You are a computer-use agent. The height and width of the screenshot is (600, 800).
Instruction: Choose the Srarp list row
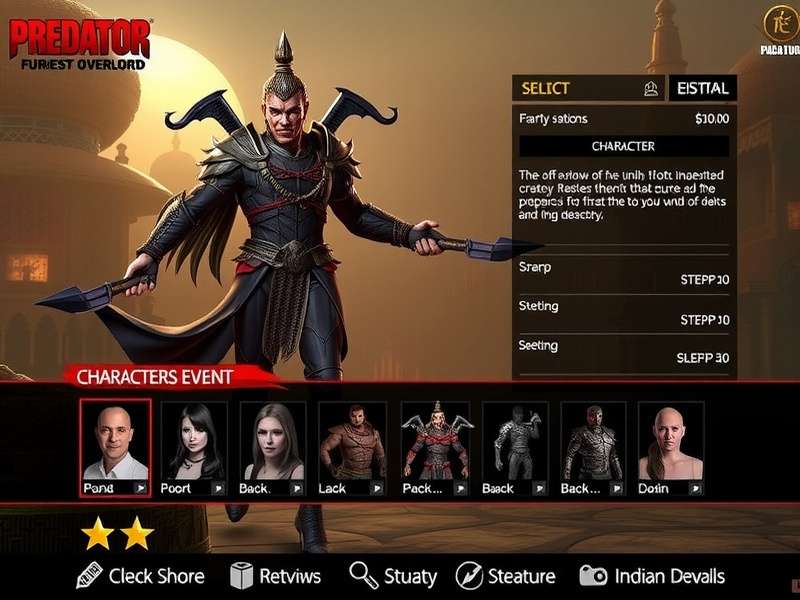624,273
